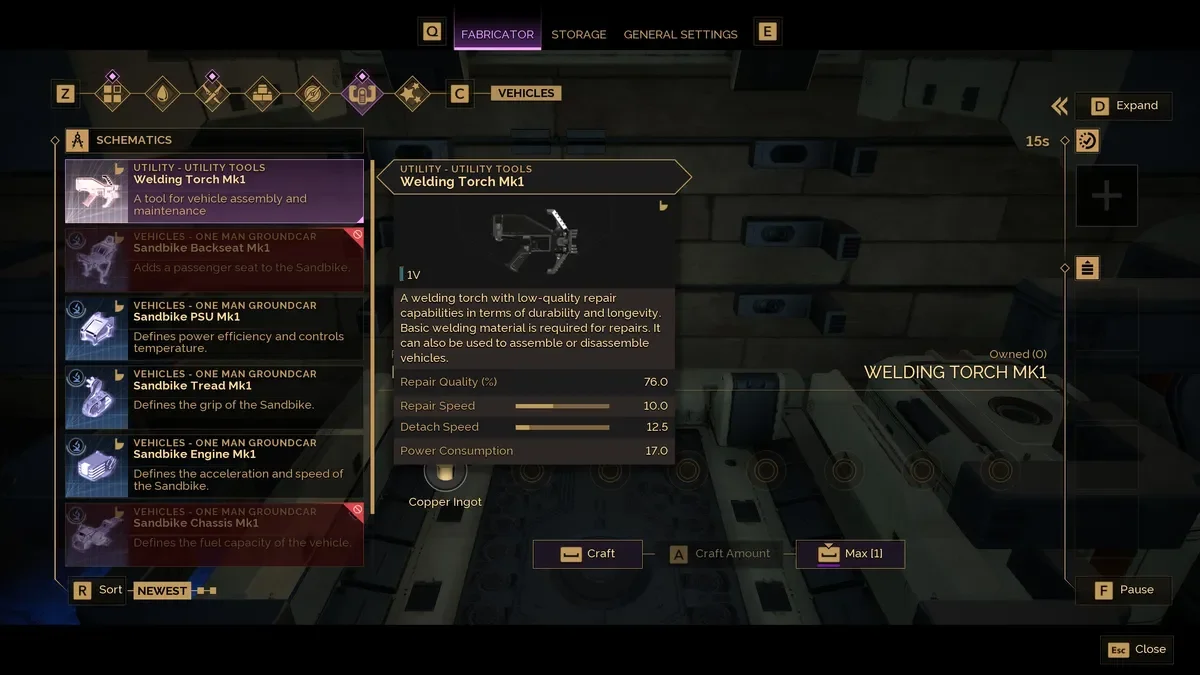Choose the stars category icon
Screen dimensions: 1200x675
(x=412, y=94)
